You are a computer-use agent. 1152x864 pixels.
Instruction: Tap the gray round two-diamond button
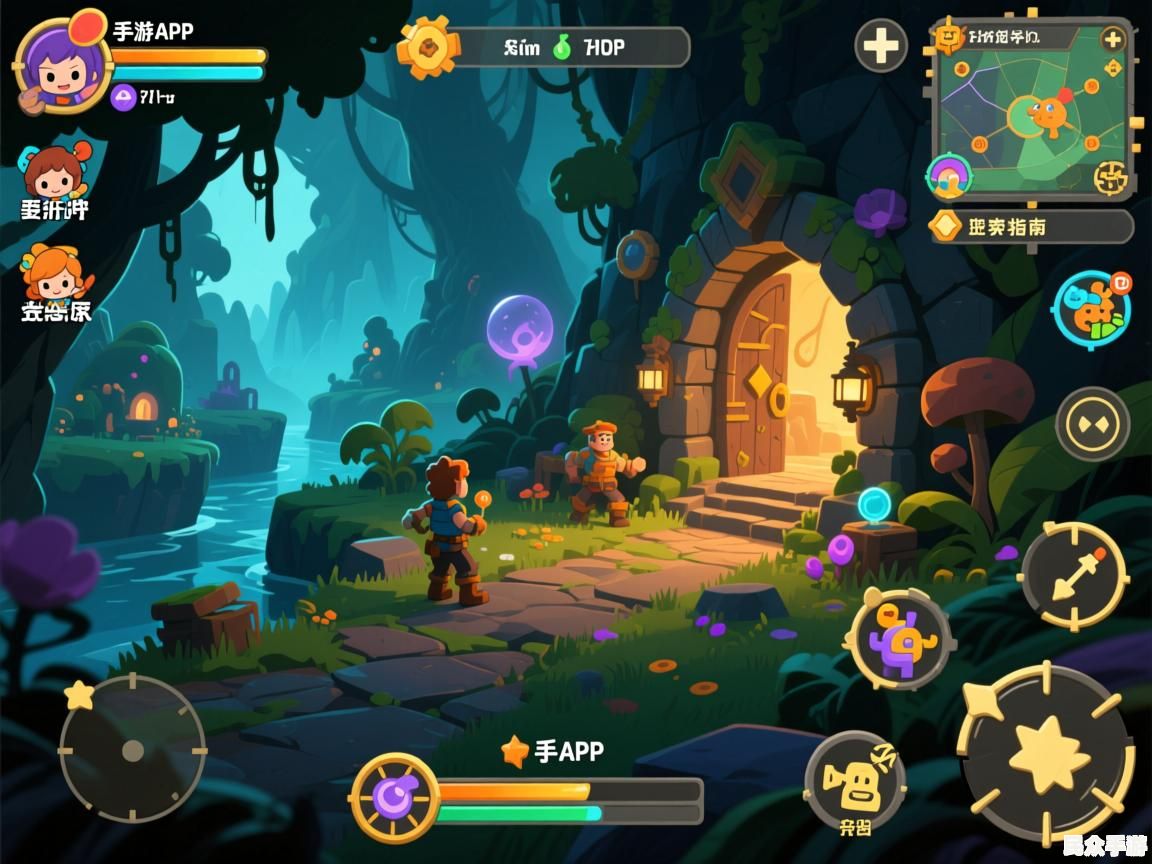[x=1092, y=424]
